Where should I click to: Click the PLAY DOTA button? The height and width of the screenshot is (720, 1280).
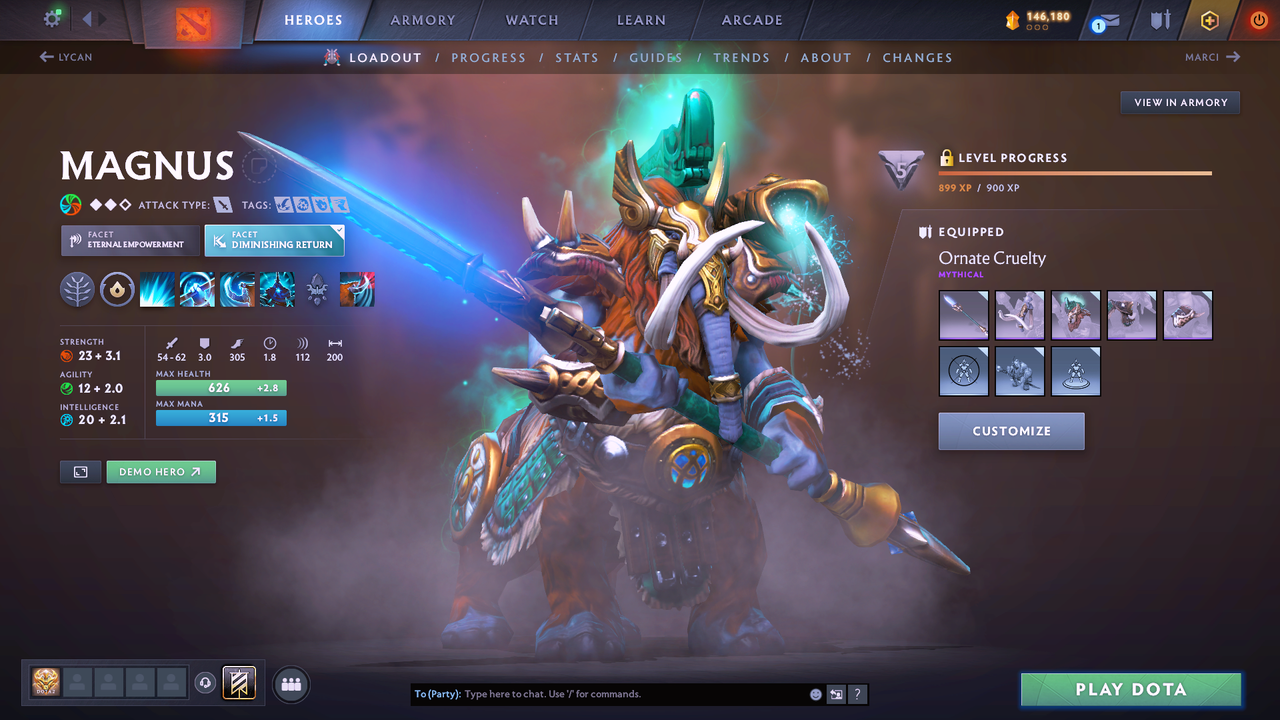click(x=1130, y=689)
